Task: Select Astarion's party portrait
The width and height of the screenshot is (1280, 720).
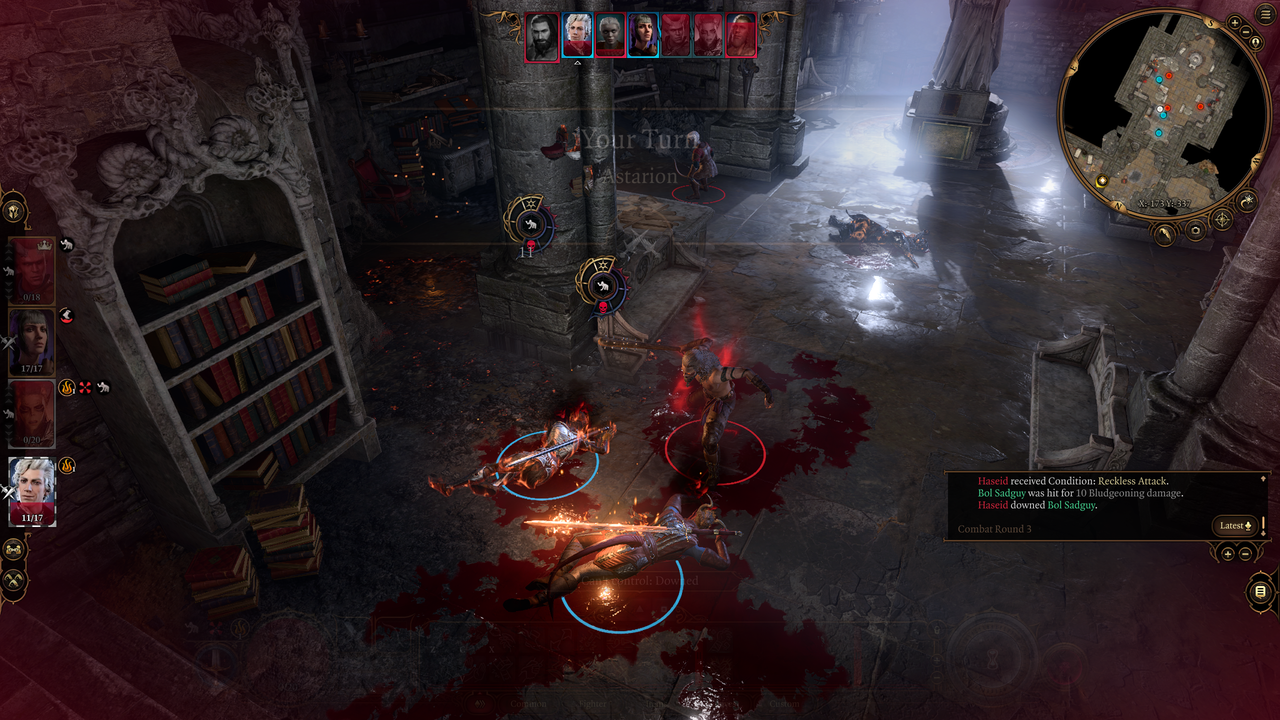Action: [32, 491]
